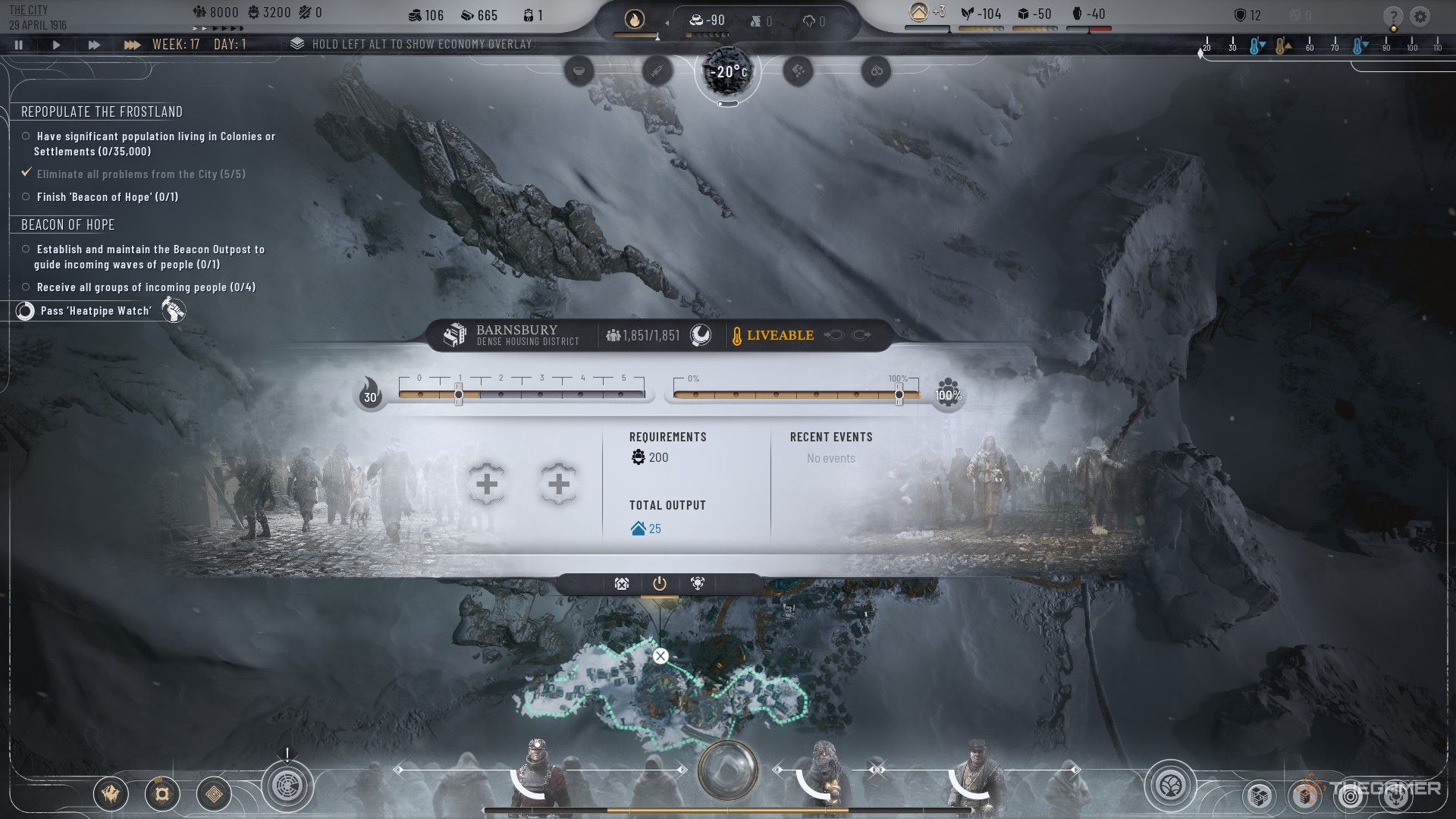The width and height of the screenshot is (1456, 819).
Task: Open the idea tree research button
Action: coord(1170,785)
